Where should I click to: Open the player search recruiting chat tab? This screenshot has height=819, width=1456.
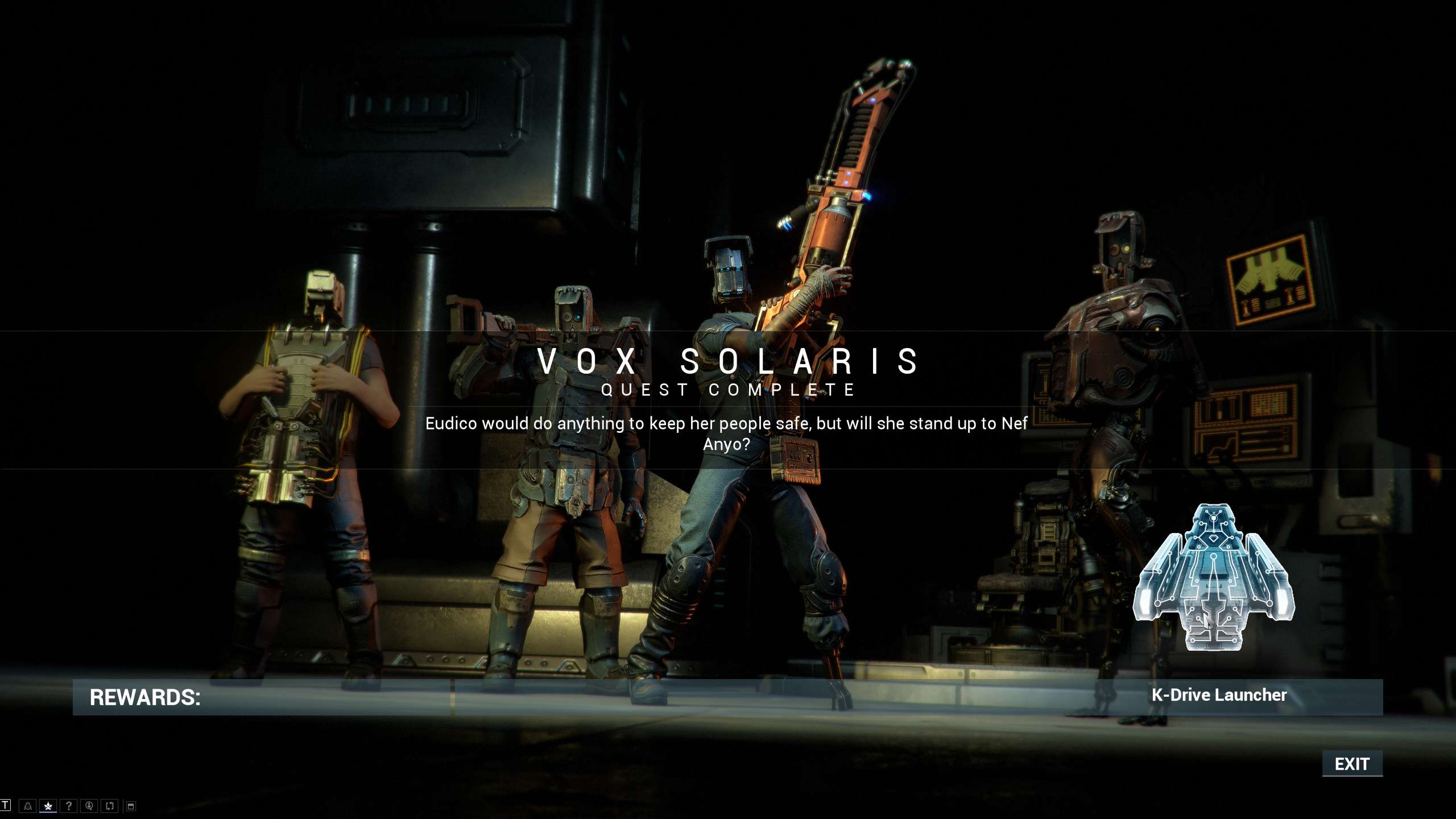point(89,806)
